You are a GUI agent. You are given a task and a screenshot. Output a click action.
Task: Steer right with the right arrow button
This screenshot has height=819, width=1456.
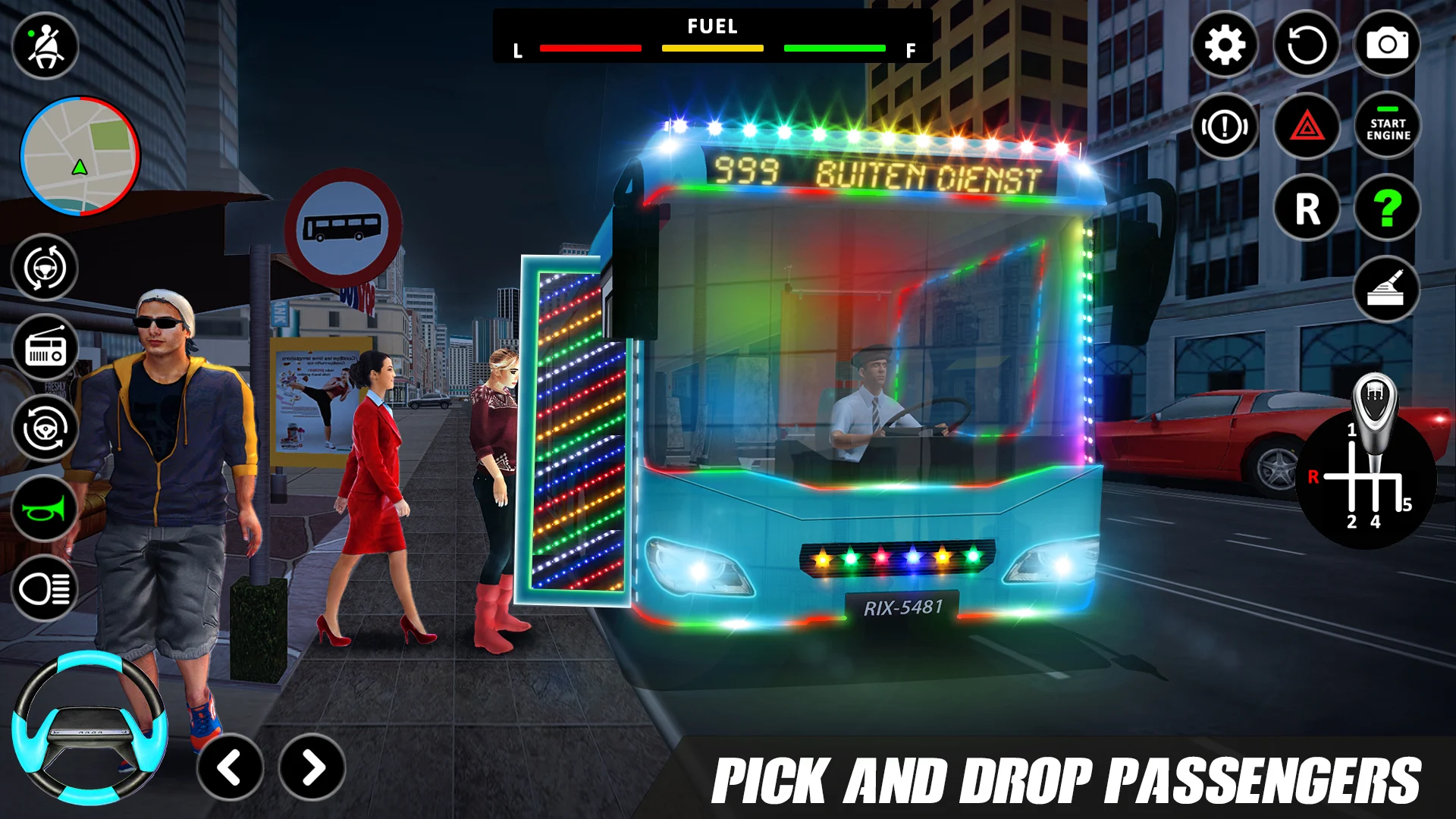coord(312,767)
